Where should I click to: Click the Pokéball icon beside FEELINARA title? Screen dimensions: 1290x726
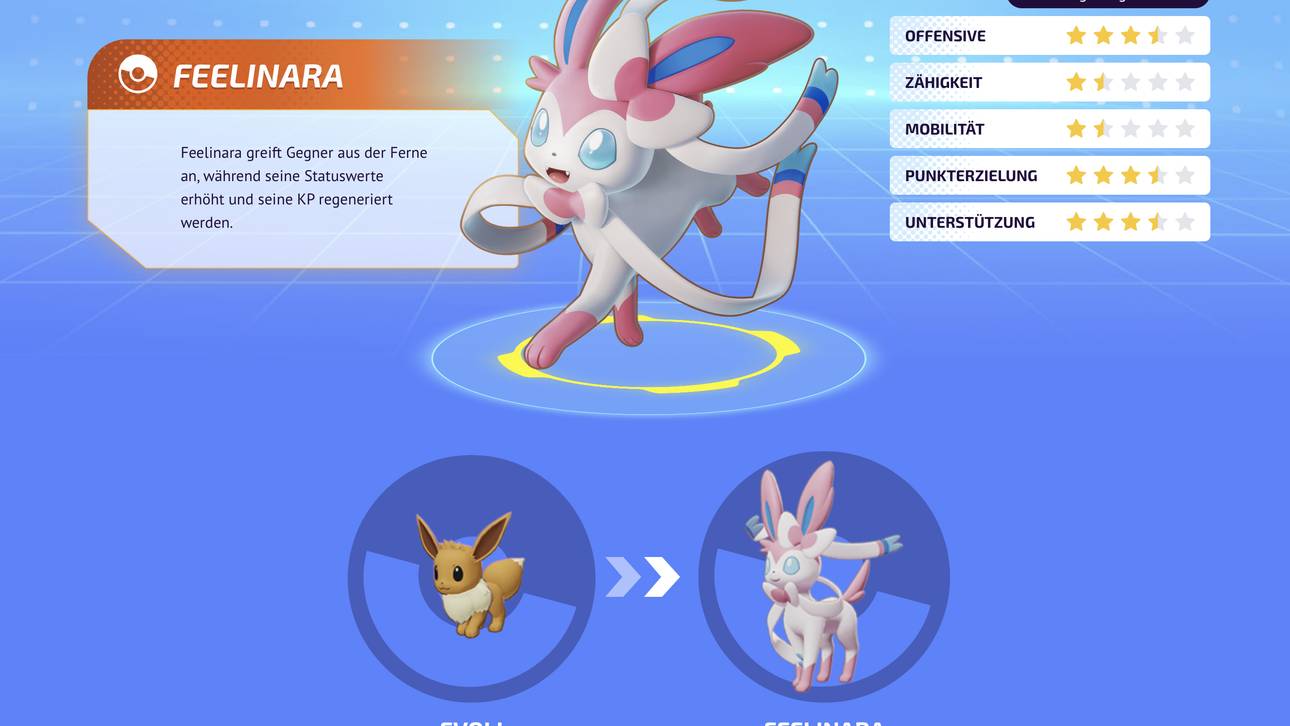point(138,73)
